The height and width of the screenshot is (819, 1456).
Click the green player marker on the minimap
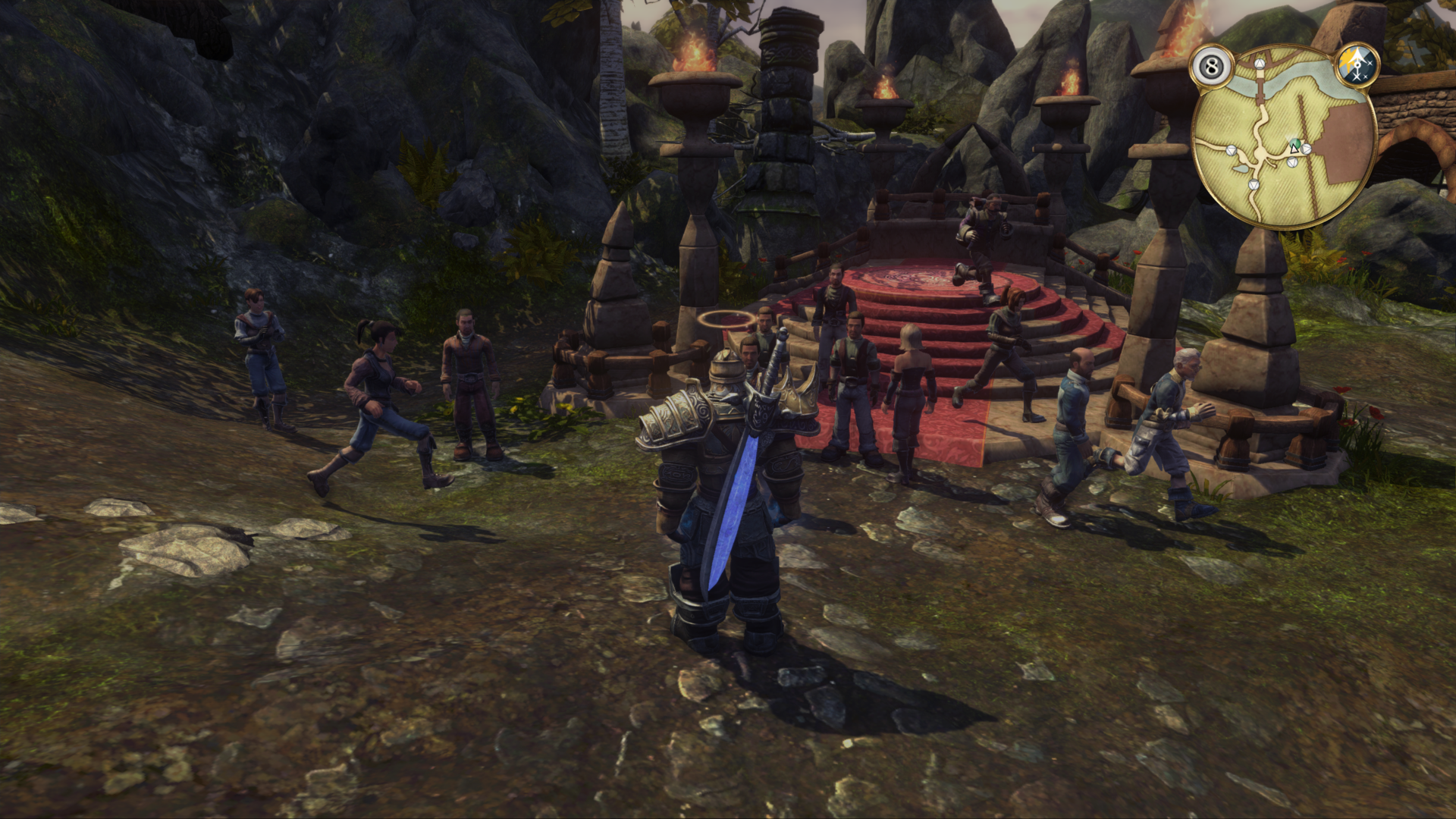[x=1295, y=144]
